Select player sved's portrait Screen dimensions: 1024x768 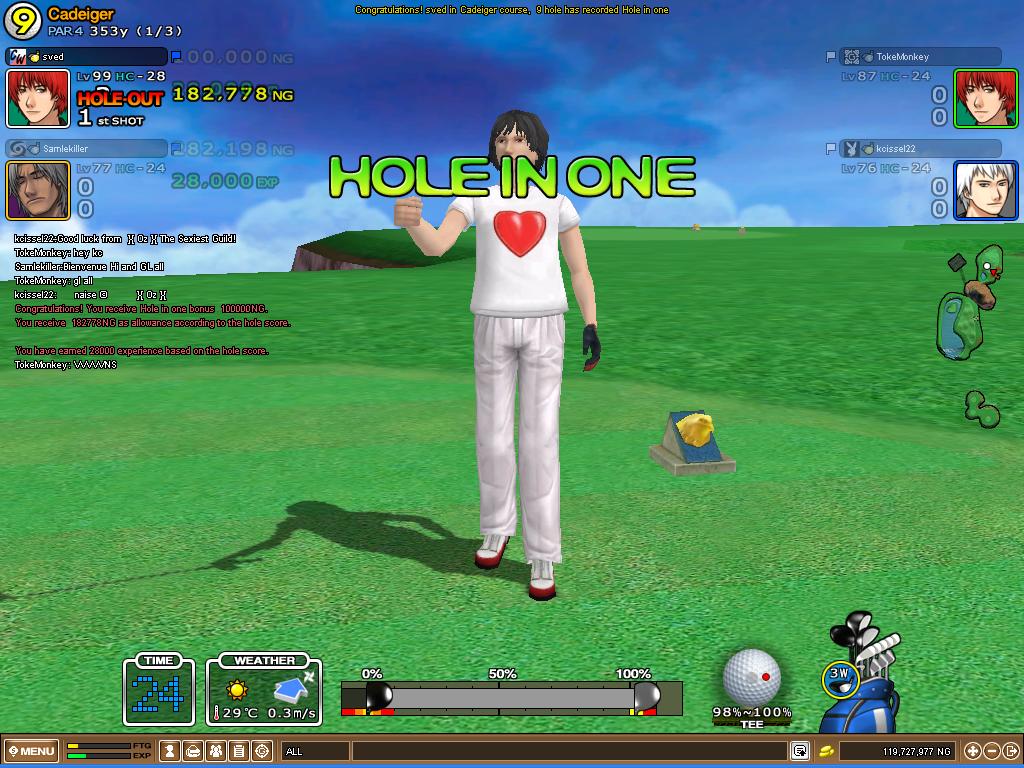tap(38, 98)
